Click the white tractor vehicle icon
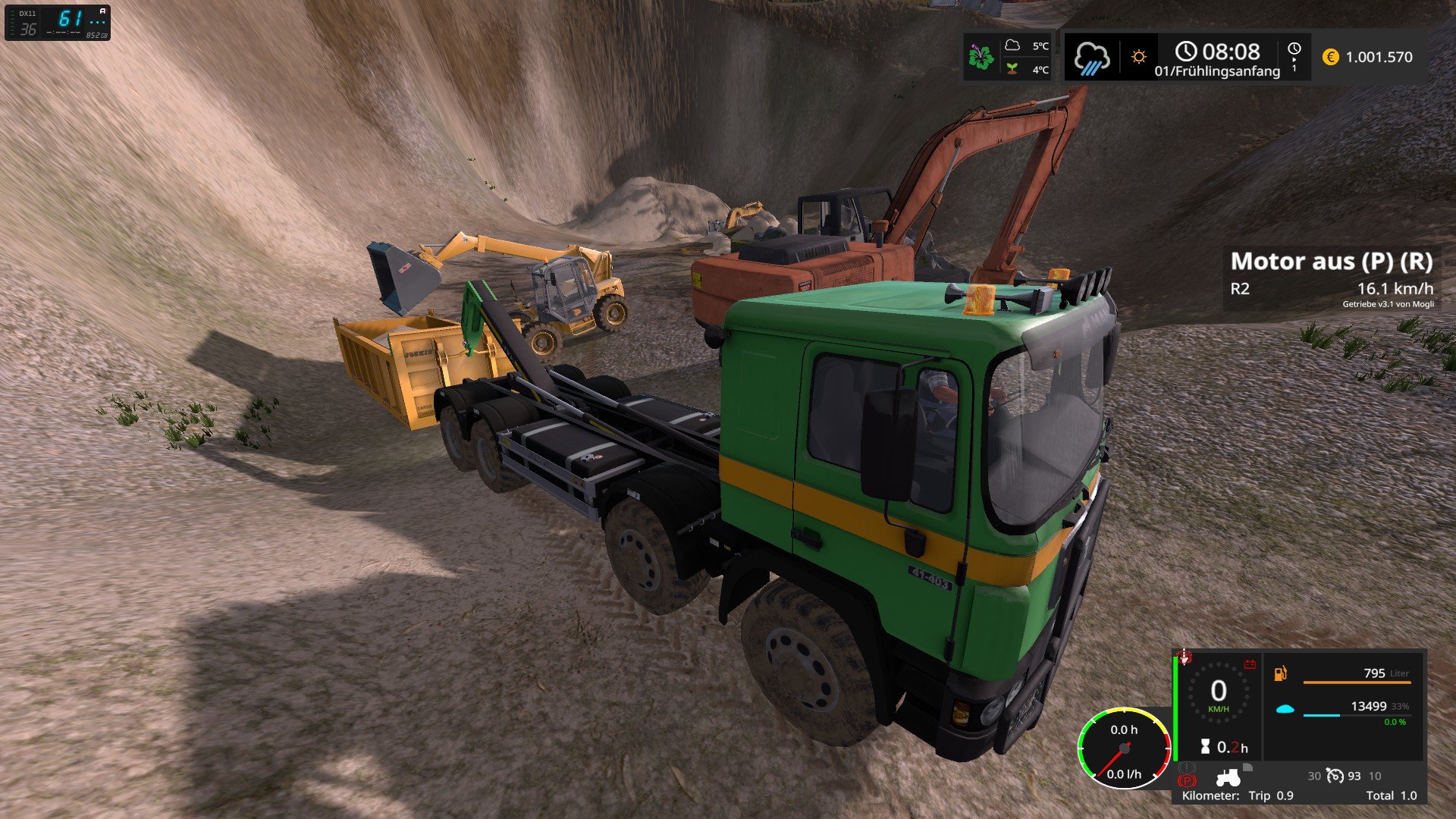 pyautogui.click(x=1228, y=778)
